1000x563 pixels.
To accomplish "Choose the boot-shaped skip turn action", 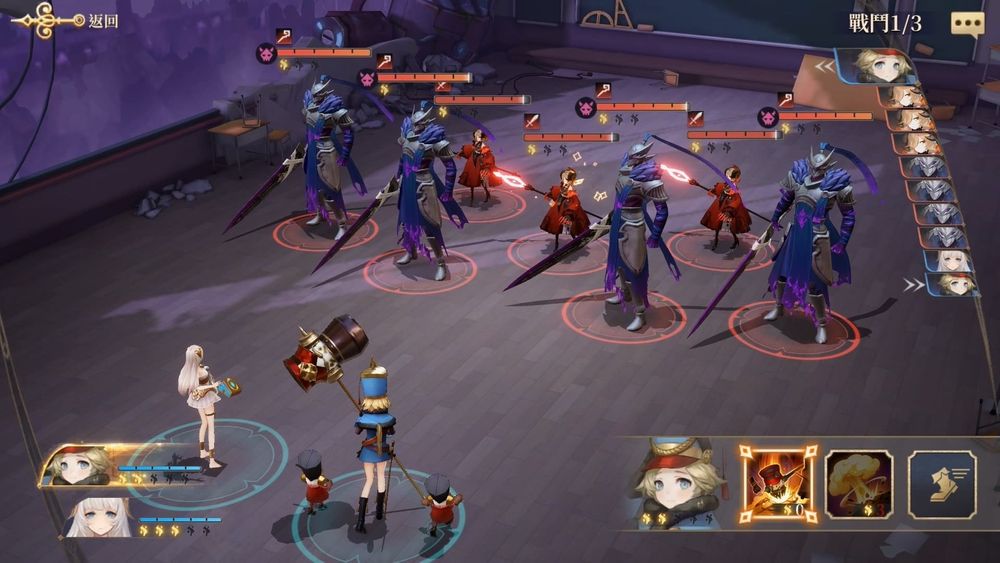I will [x=941, y=483].
